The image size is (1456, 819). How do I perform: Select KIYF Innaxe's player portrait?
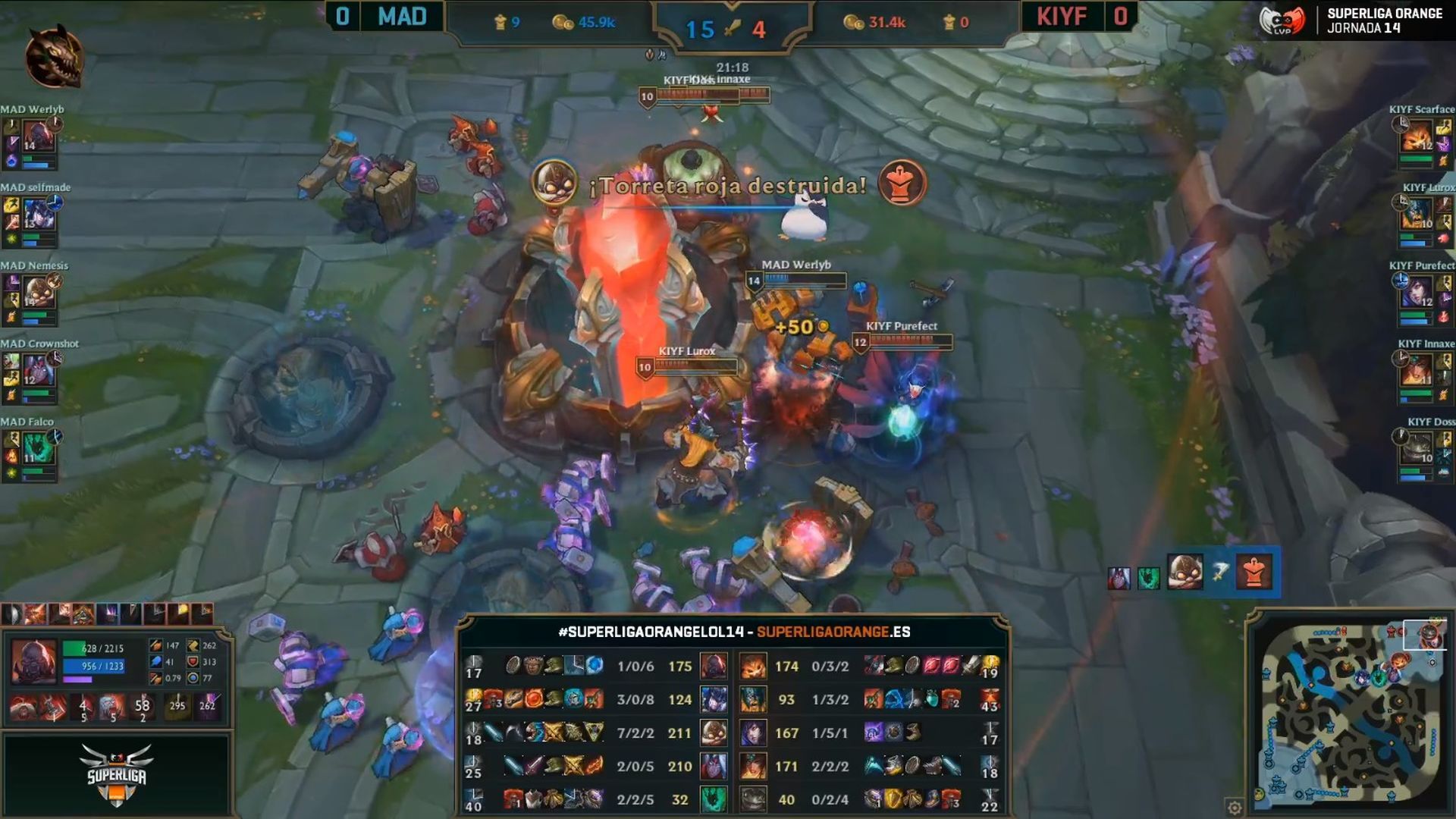pos(1416,371)
